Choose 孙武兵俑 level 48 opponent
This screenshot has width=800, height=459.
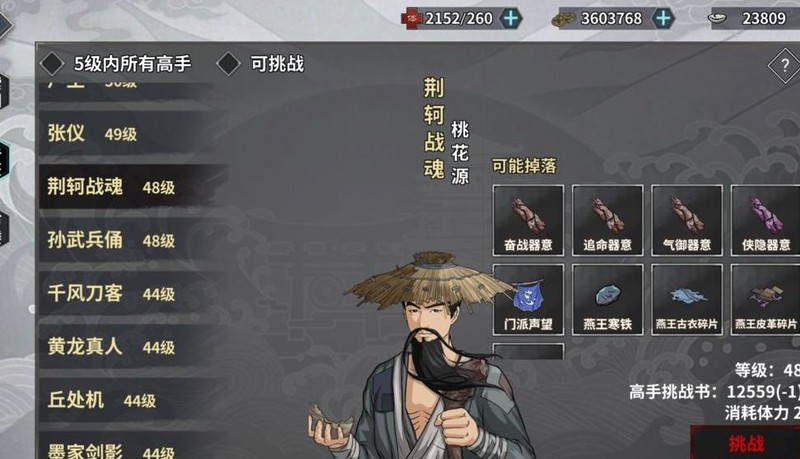[110, 240]
